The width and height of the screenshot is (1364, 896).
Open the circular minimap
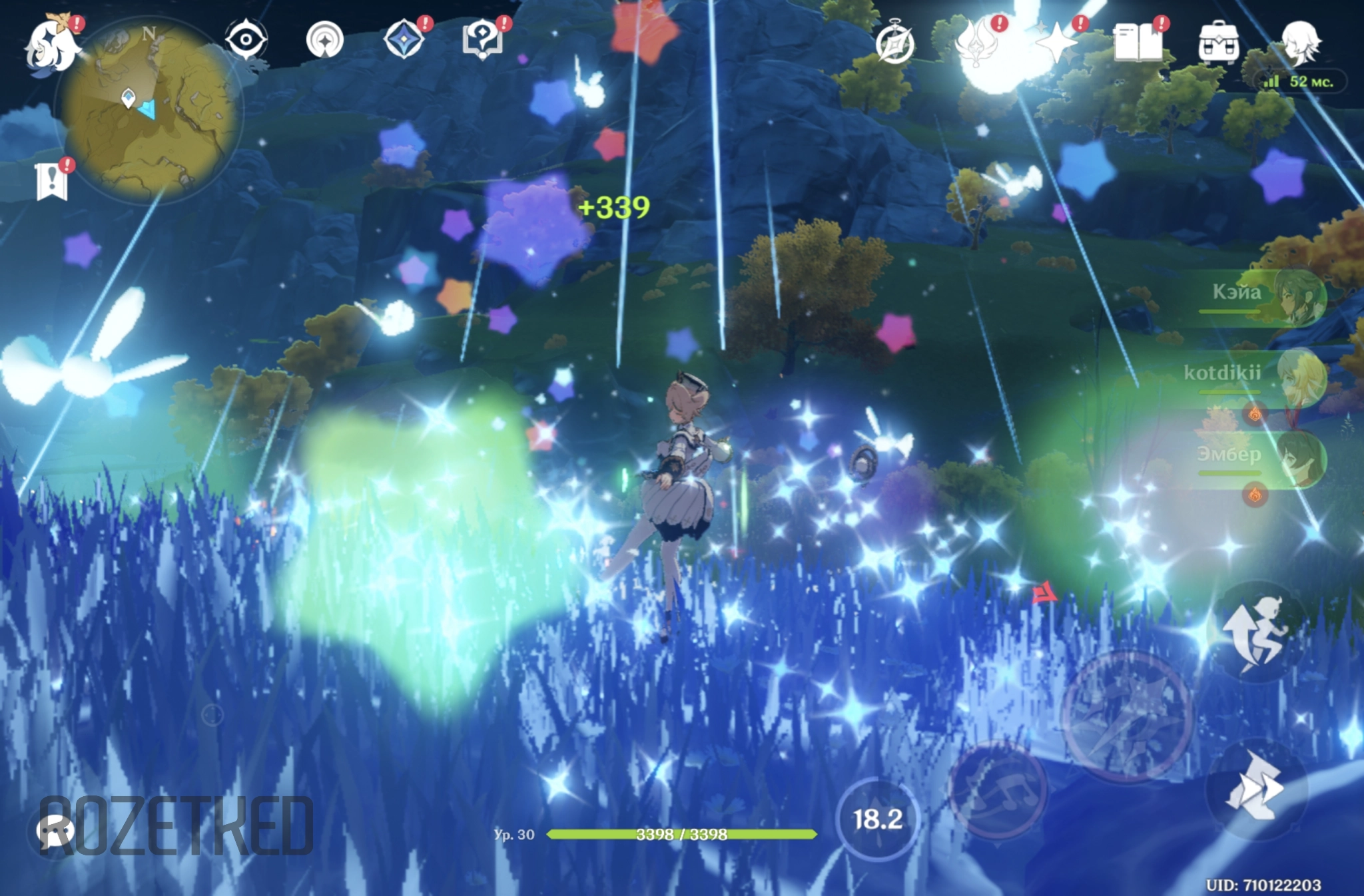click(x=149, y=110)
